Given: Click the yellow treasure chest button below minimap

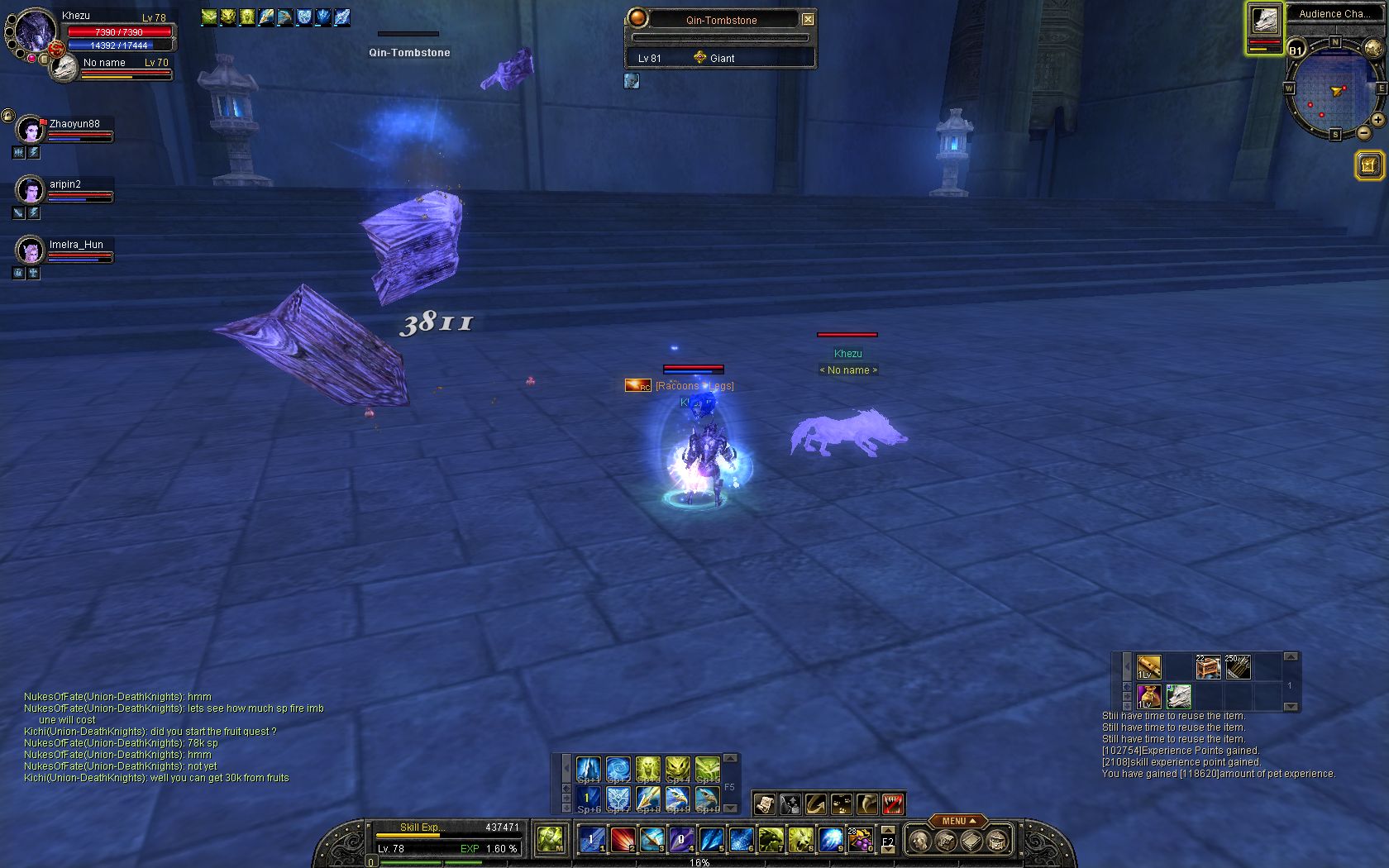Looking at the screenshot, I should 1369,165.
